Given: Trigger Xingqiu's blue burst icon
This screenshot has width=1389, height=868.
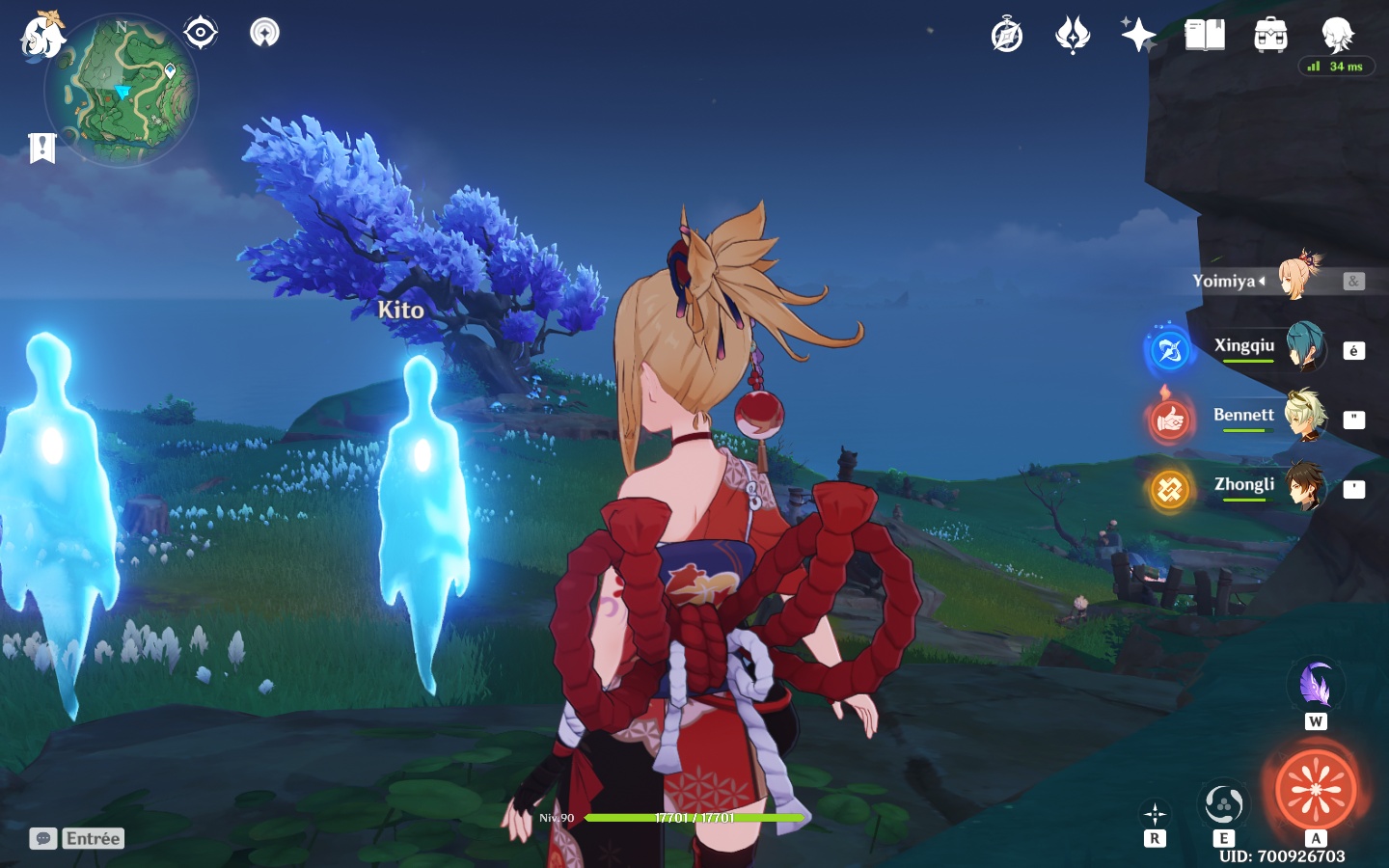Looking at the screenshot, I should (x=1169, y=350).
